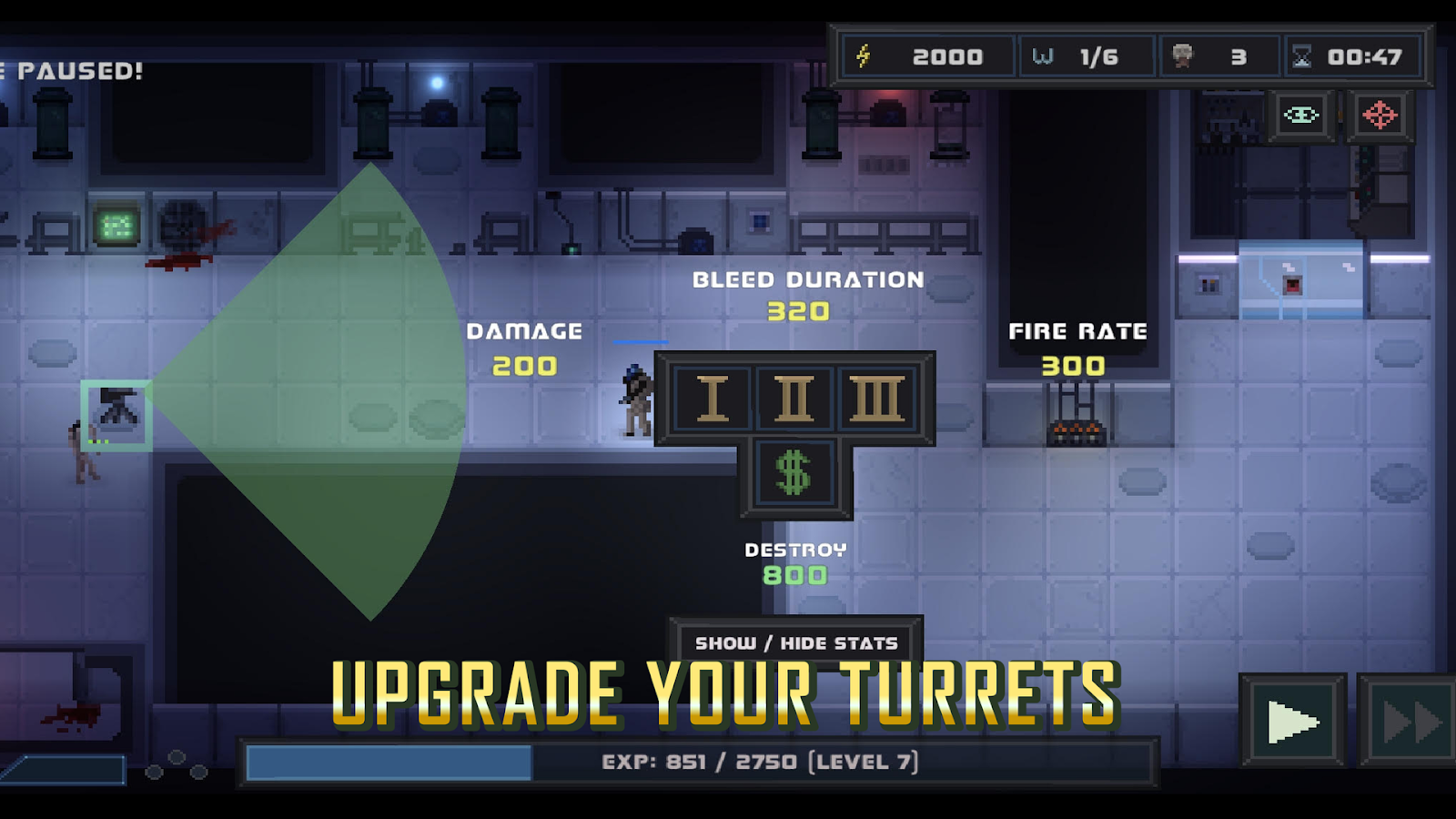Start the wave with the play button
1456x819 pixels.
[x=1293, y=723]
